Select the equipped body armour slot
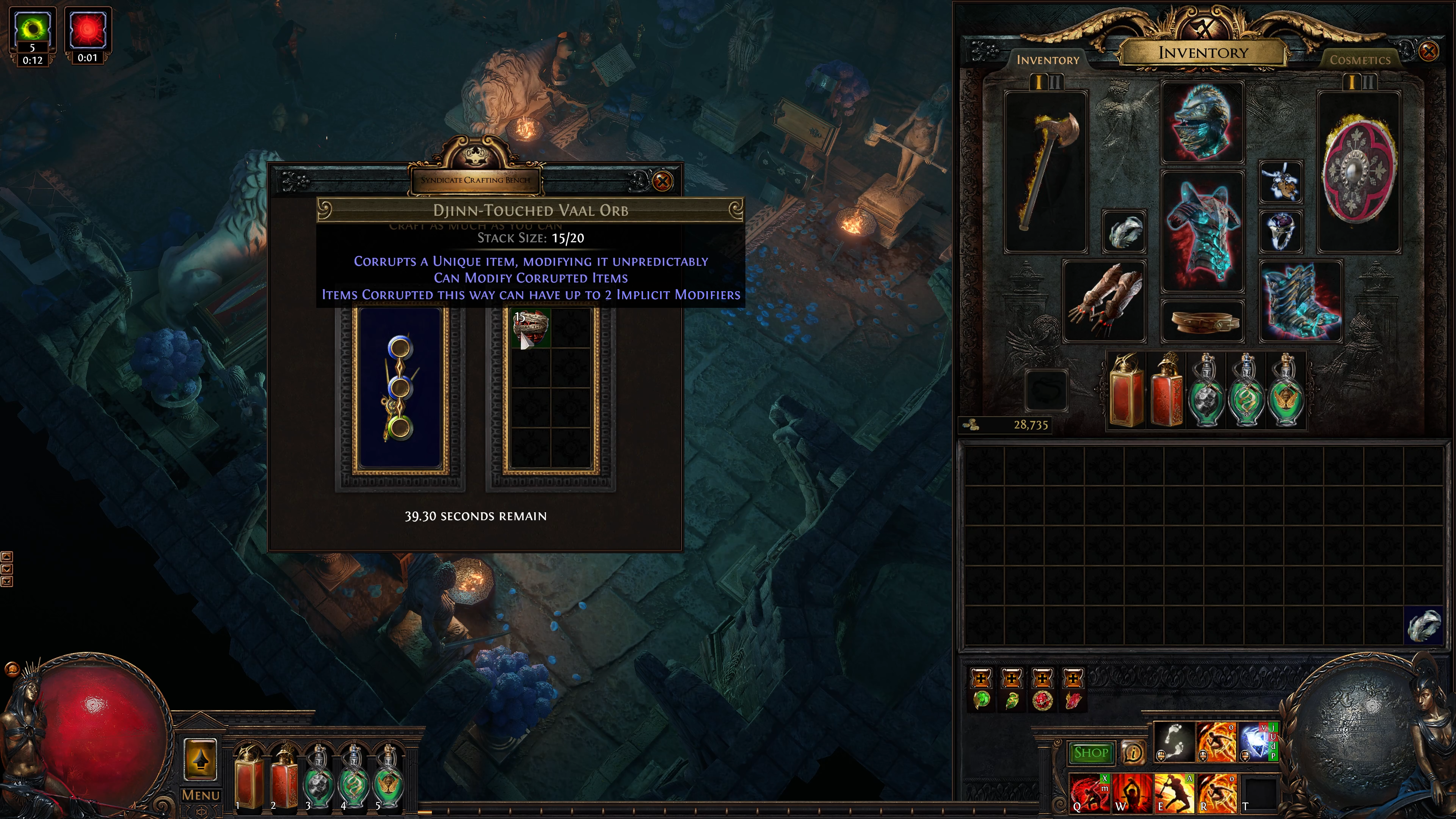This screenshot has width=1456, height=819. 1202,232
